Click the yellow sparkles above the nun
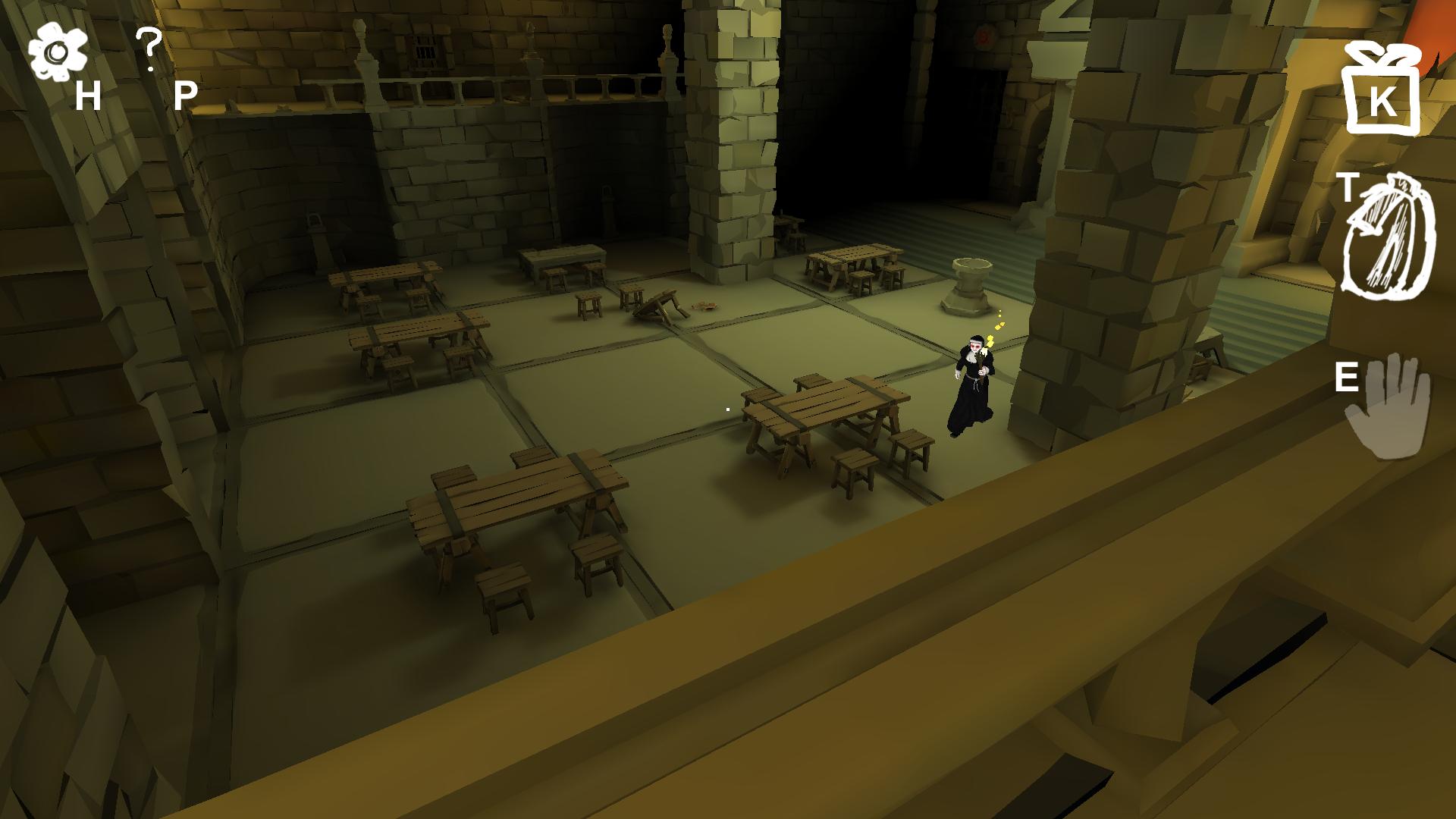Image resolution: width=1456 pixels, height=819 pixels. (999, 325)
